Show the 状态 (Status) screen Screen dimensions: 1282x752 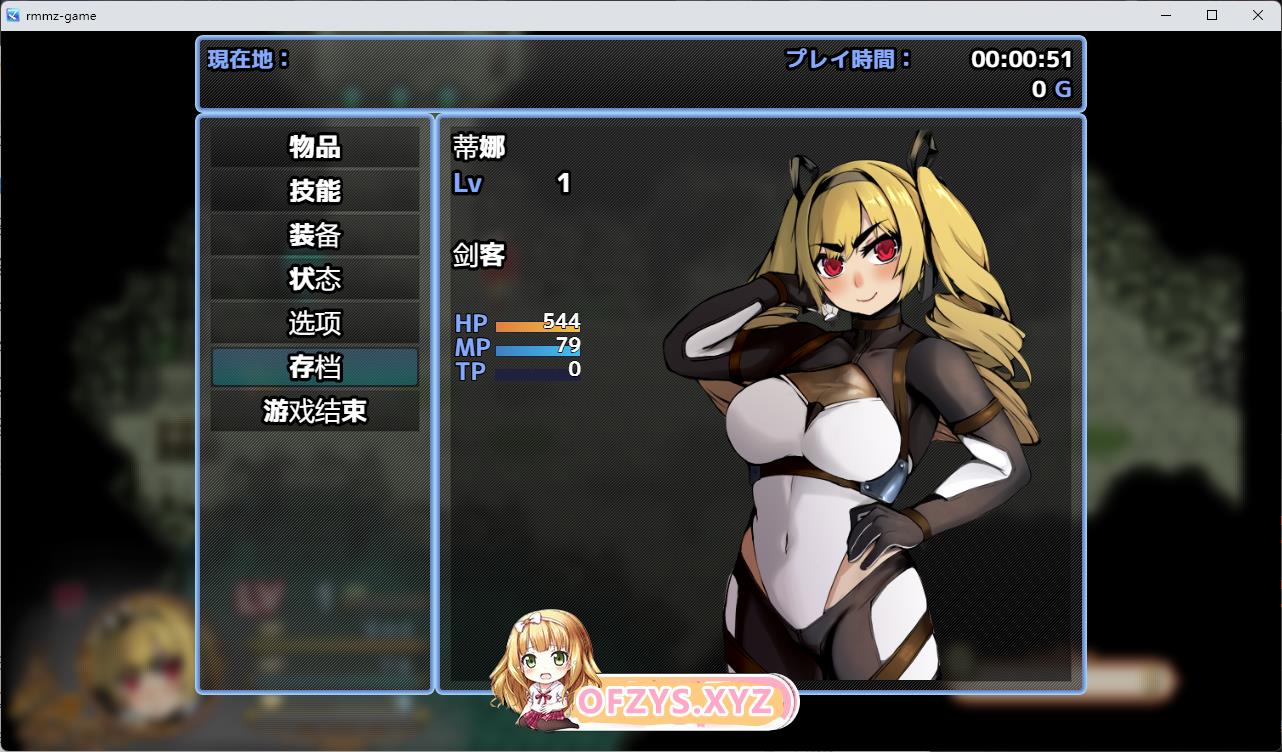pyautogui.click(x=315, y=279)
